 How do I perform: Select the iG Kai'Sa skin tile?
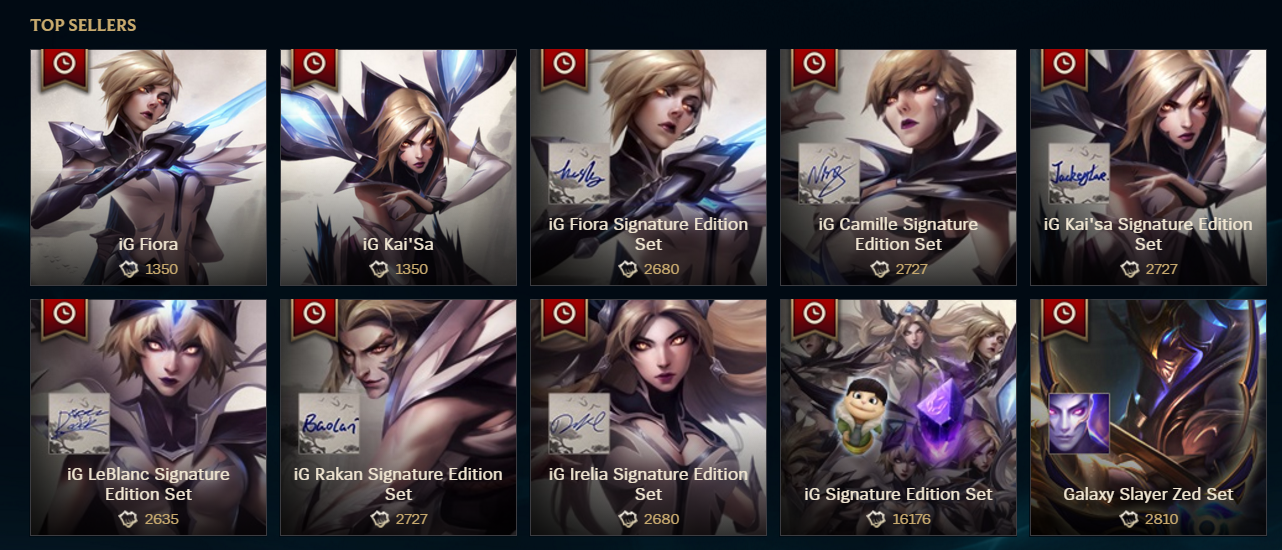point(398,167)
